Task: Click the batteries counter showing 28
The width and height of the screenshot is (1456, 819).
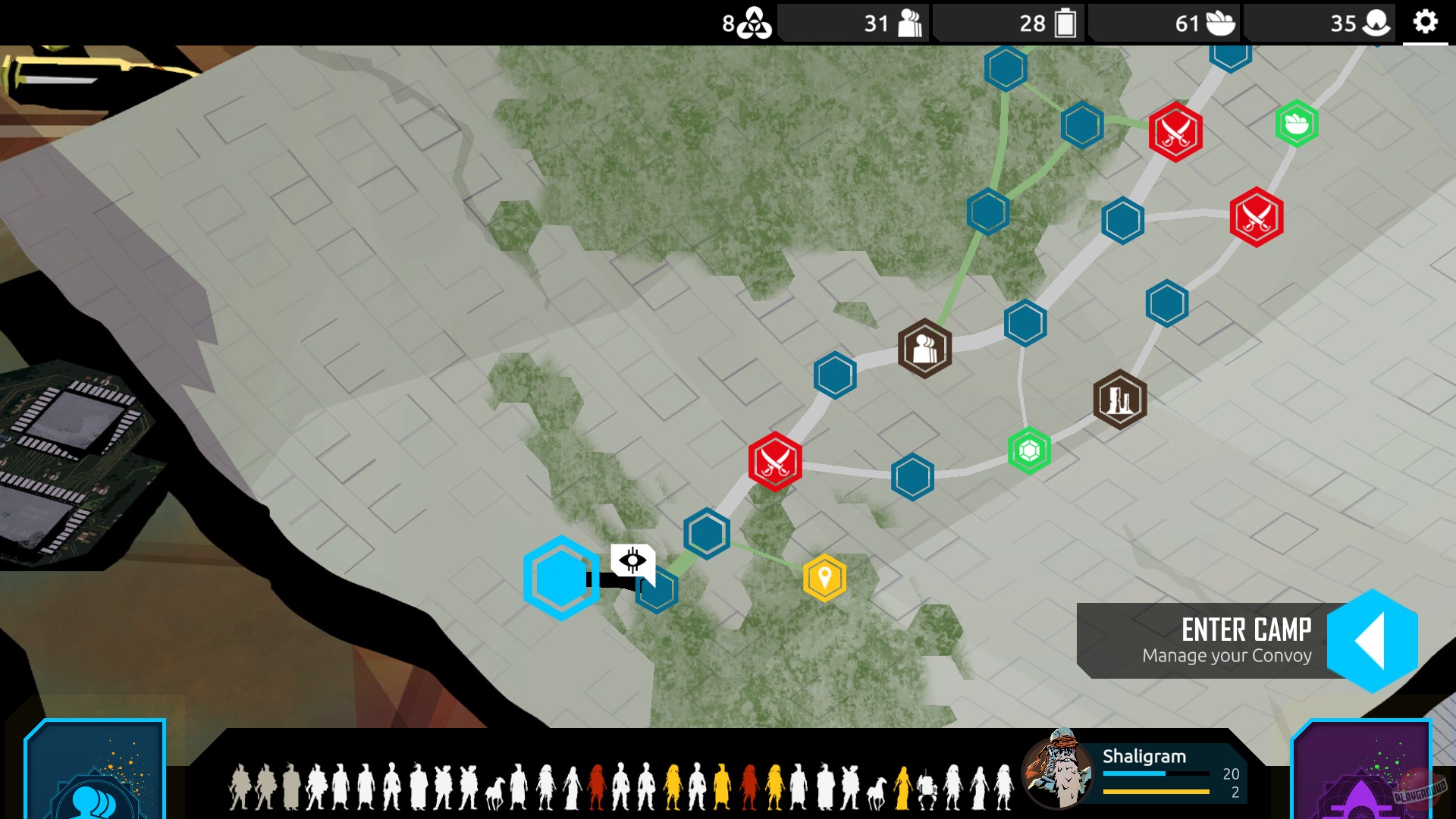Action: [1045, 23]
